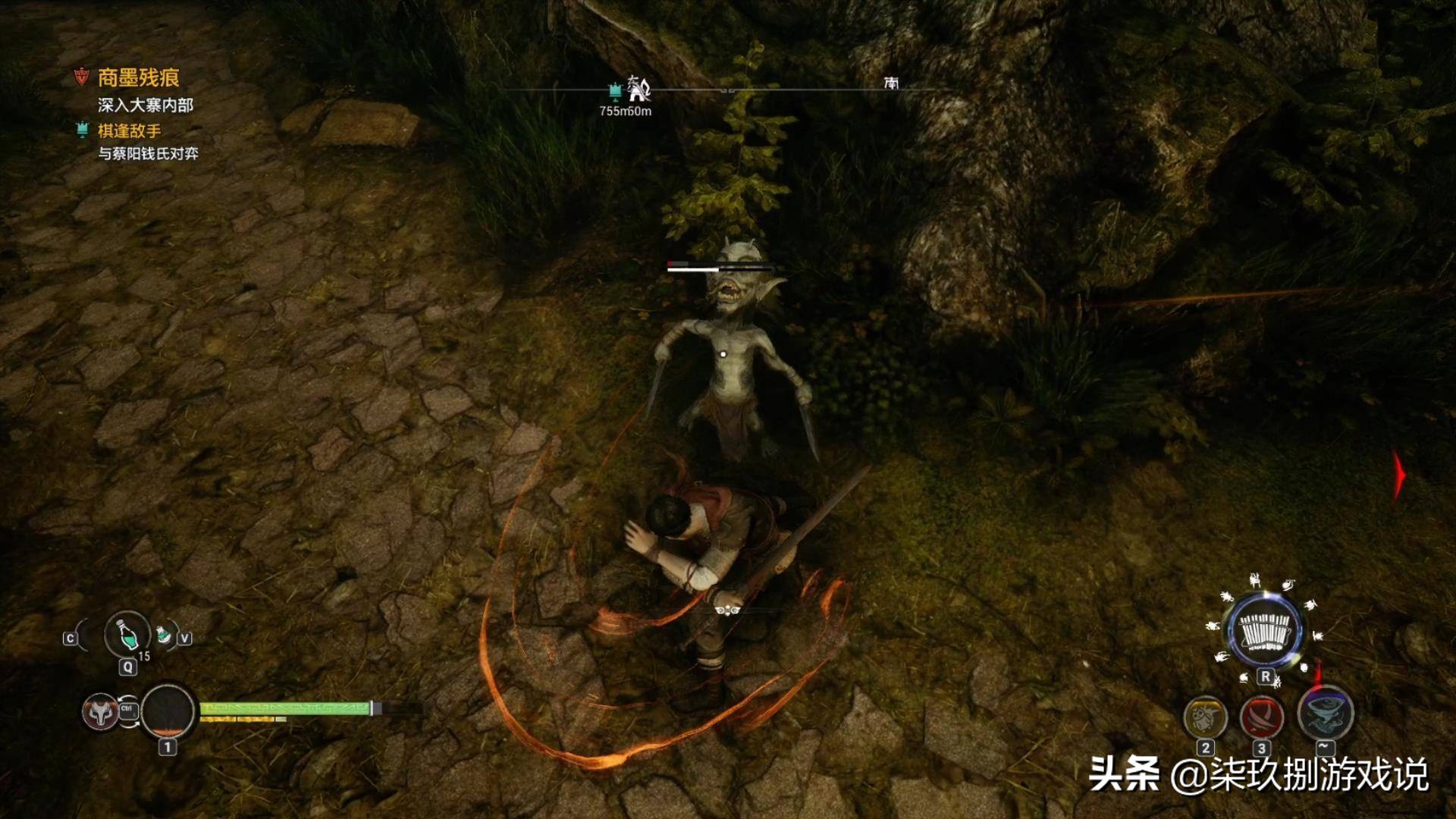Image resolution: width=1456 pixels, height=819 pixels.
Task: Activate the bamboo scroll ability
Action: (1264, 632)
